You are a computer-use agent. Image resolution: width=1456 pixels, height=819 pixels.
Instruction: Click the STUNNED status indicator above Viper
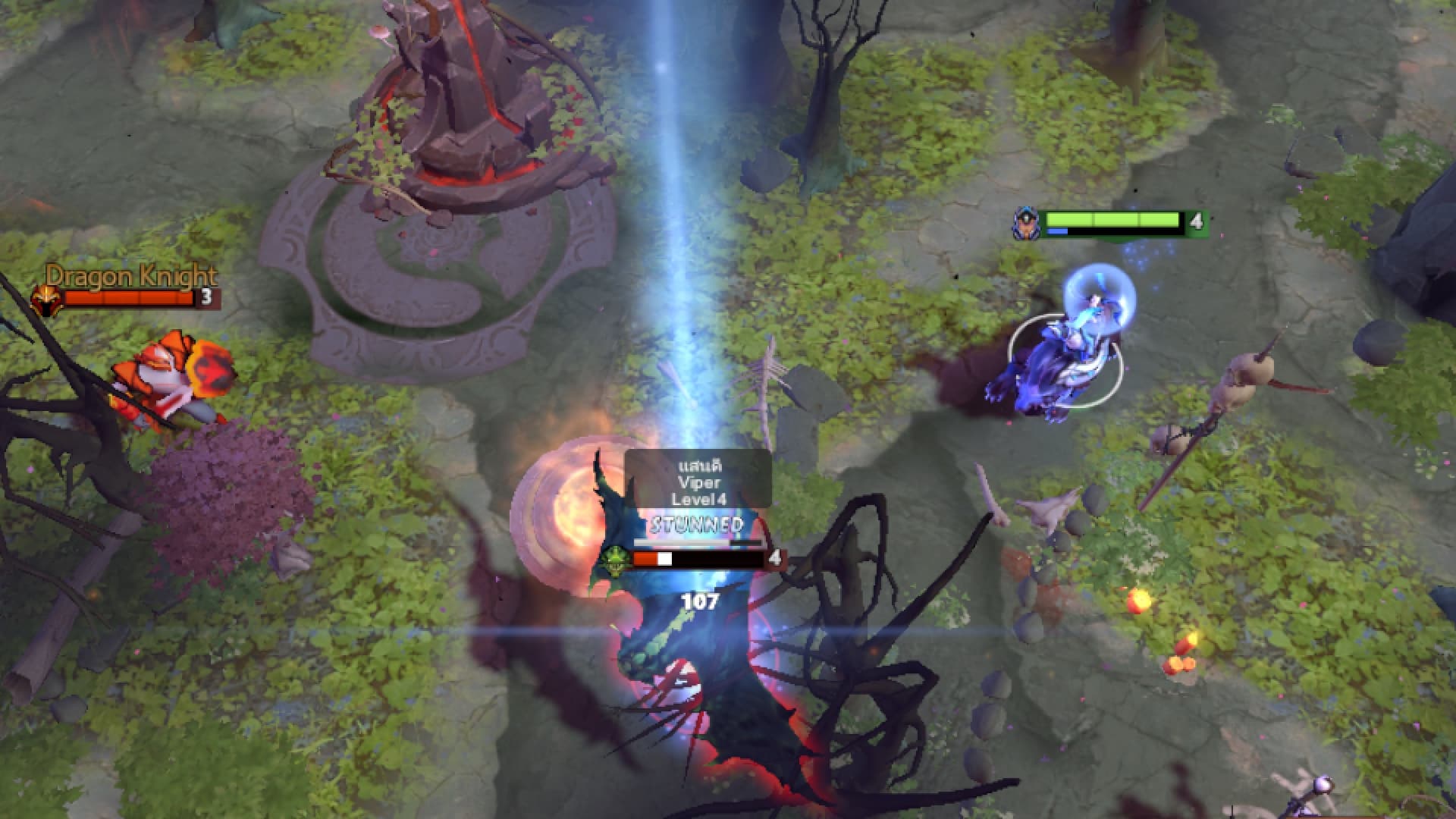694,523
